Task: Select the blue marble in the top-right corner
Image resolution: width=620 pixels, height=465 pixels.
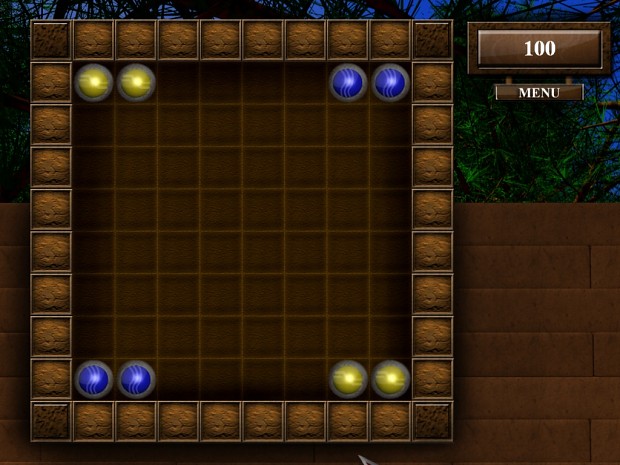Action: [391, 82]
